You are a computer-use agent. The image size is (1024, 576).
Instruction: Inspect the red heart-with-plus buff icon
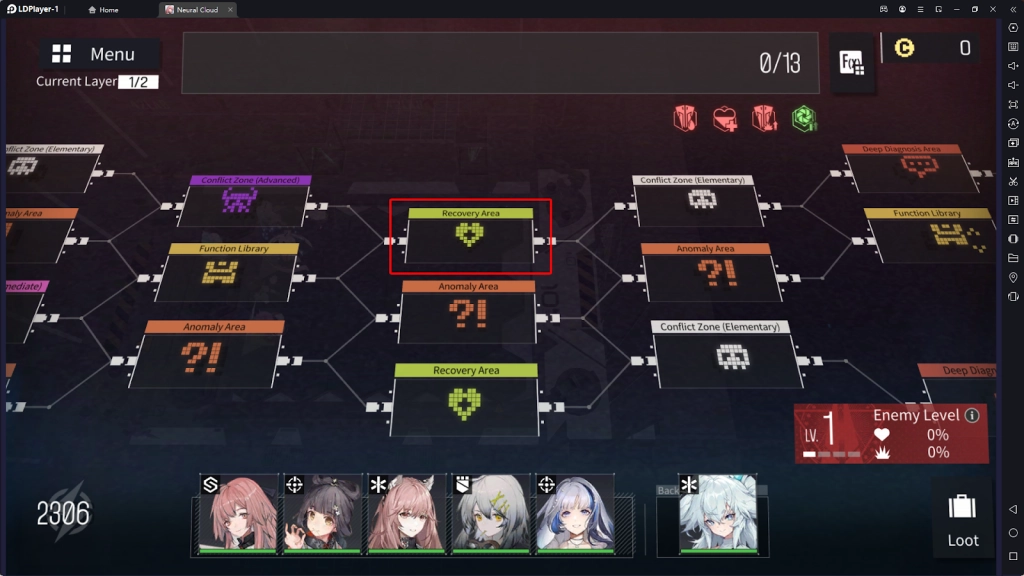click(x=724, y=119)
